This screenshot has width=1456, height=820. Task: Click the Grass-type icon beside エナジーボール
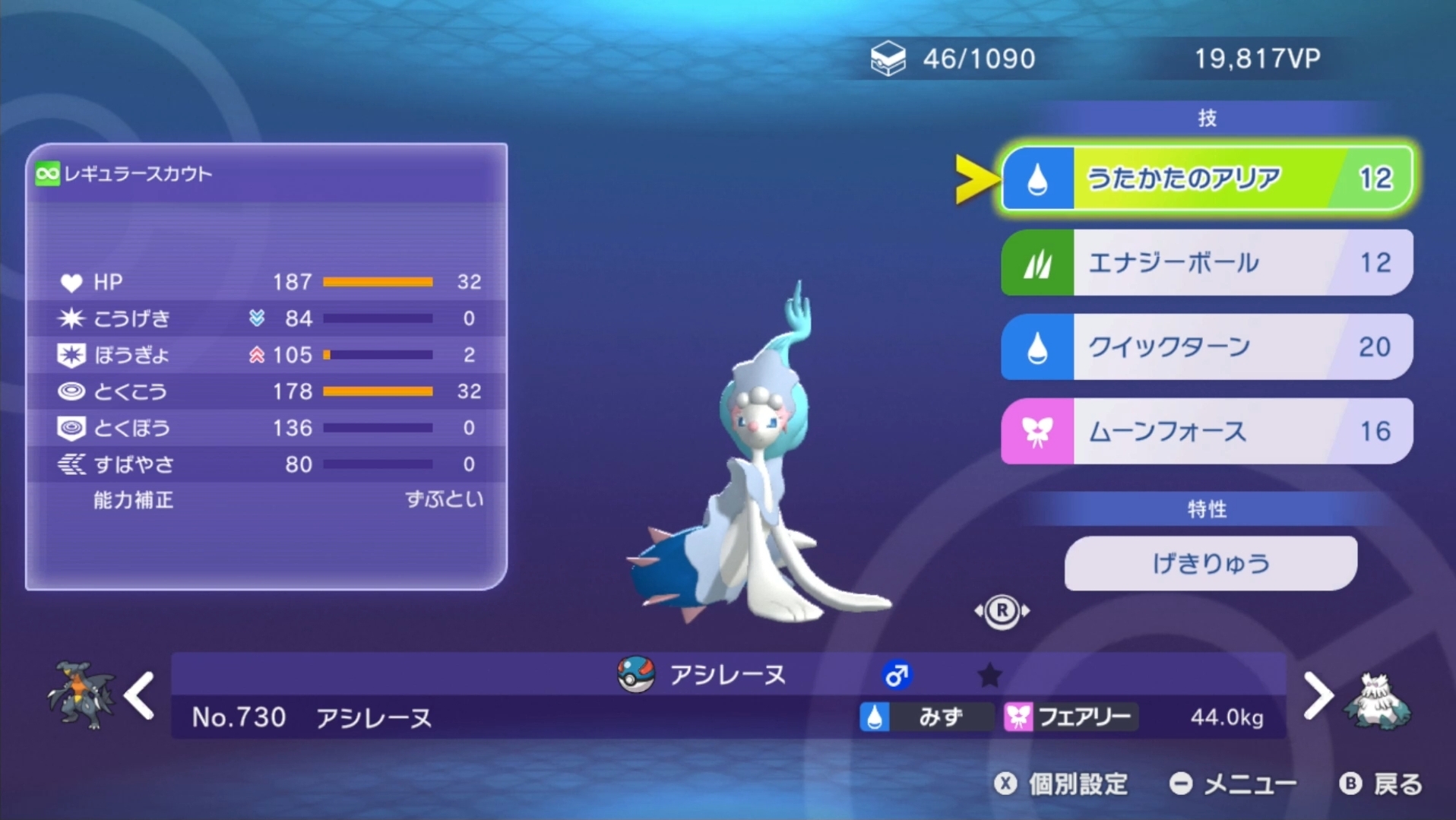1038,262
